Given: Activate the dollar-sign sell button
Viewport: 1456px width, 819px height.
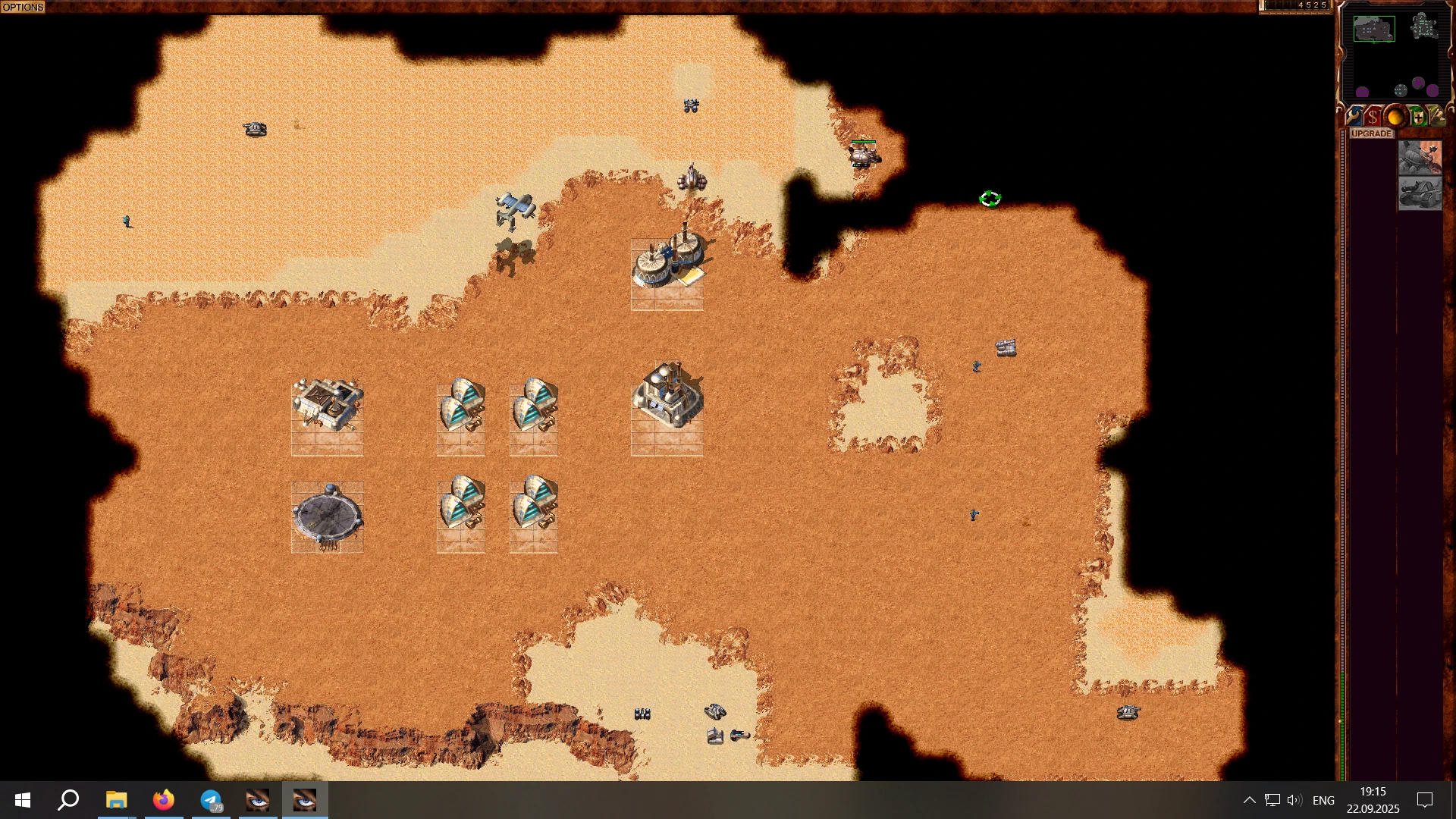Looking at the screenshot, I should 1373,117.
